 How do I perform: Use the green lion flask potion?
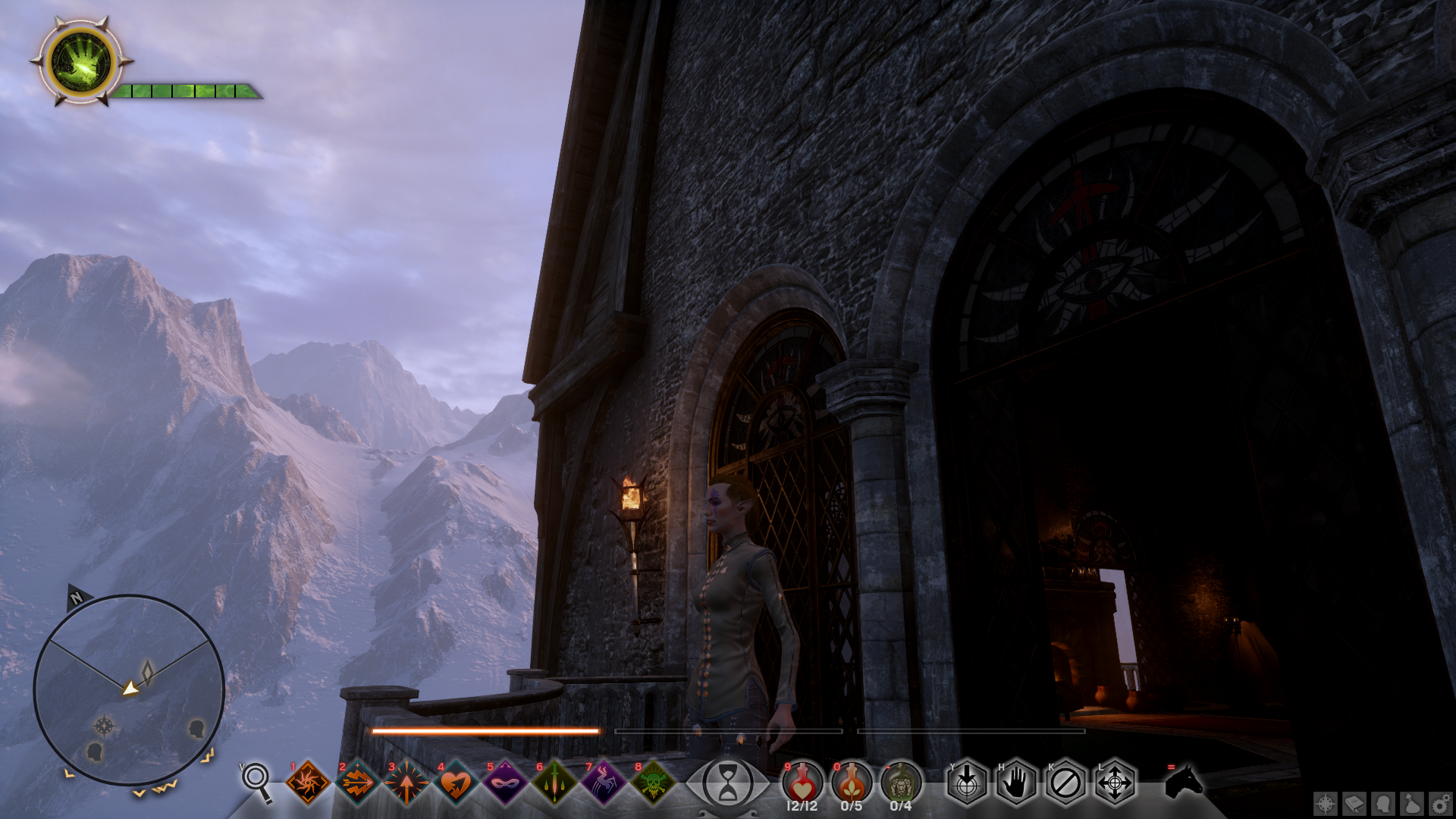pyautogui.click(x=901, y=781)
